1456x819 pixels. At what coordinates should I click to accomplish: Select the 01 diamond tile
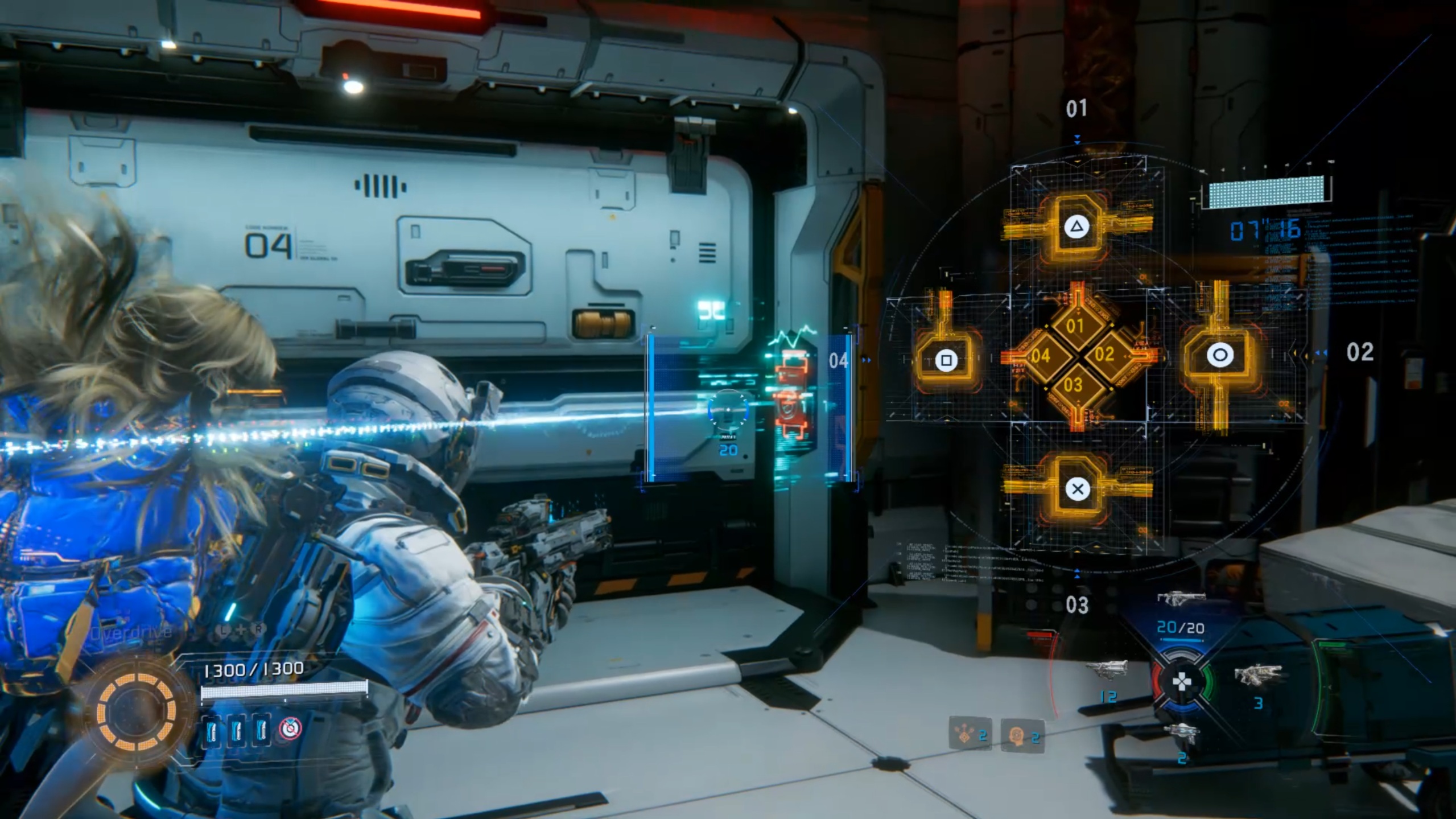click(1074, 326)
